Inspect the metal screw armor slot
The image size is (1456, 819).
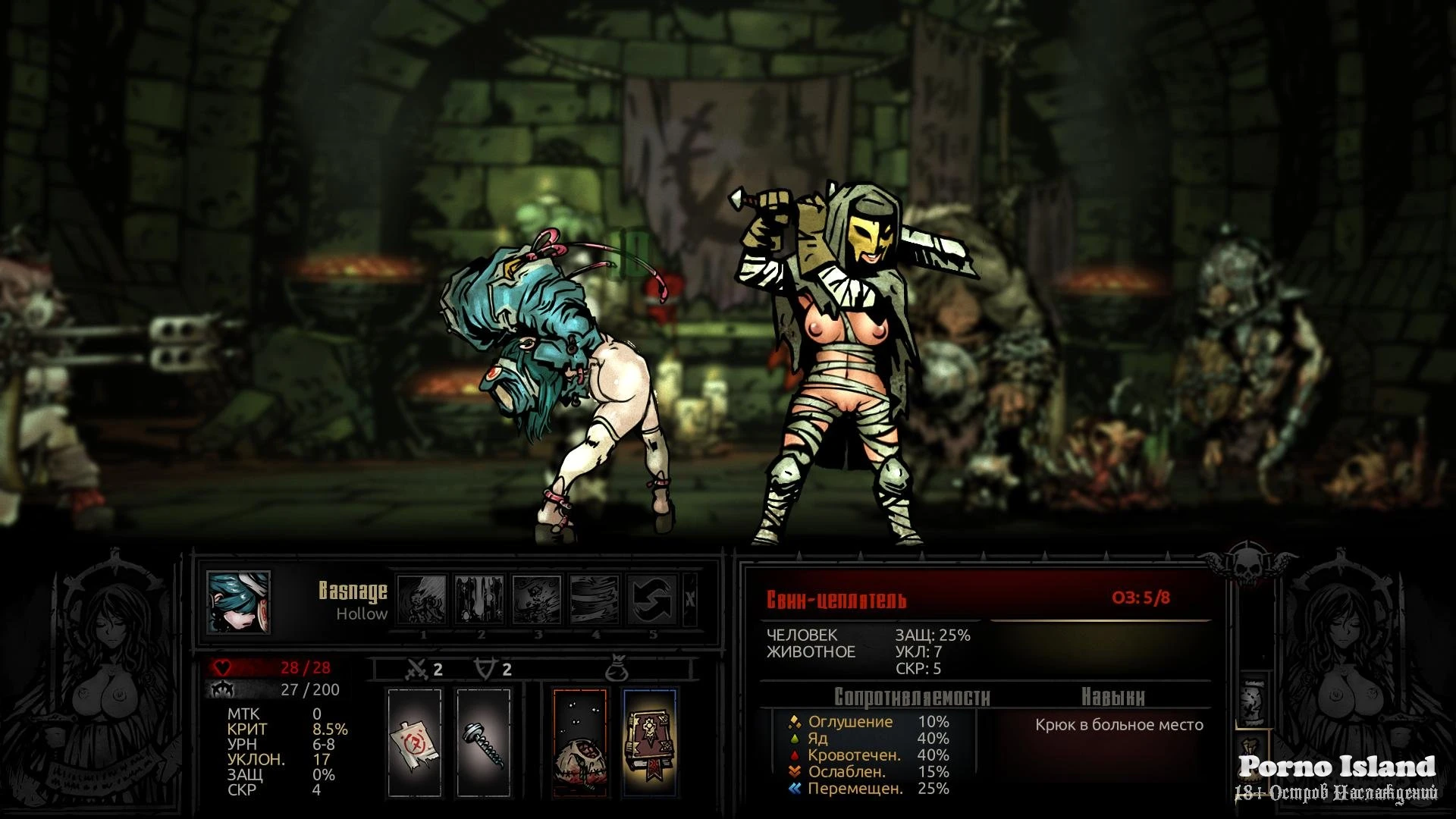pos(484,742)
